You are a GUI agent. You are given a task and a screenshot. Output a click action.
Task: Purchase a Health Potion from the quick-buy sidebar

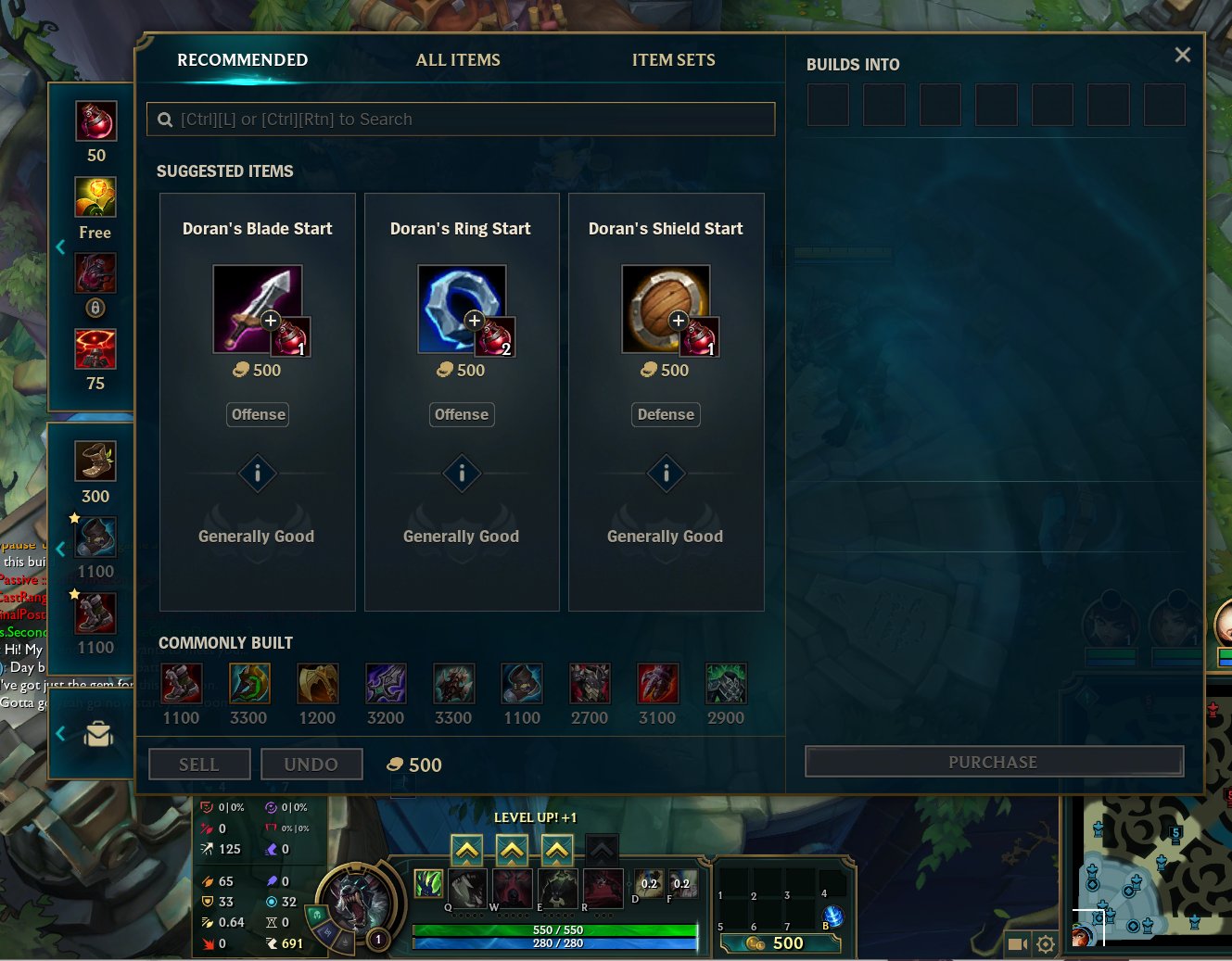point(95,120)
